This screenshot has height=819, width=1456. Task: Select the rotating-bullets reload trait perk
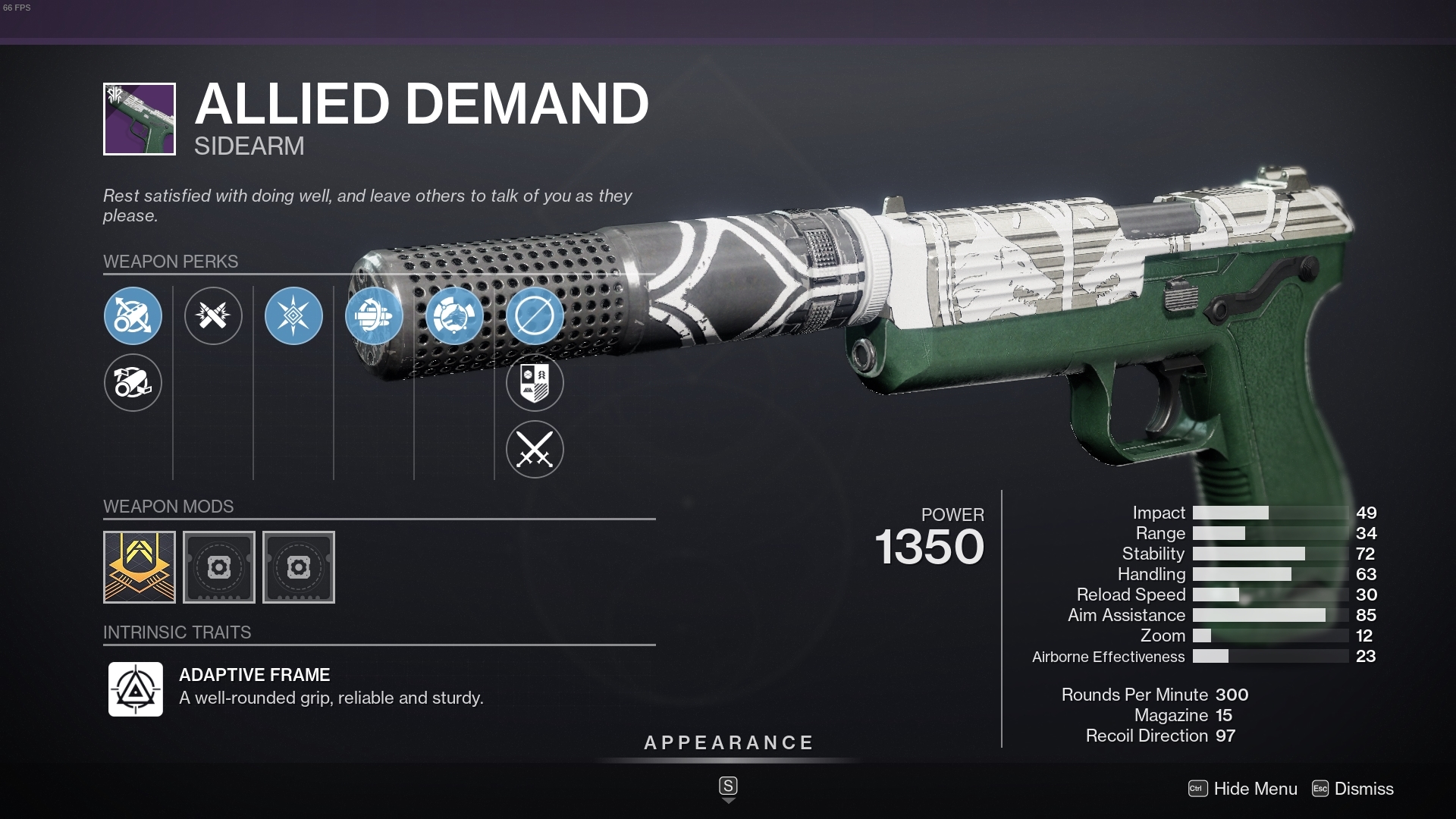tap(374, 316)
